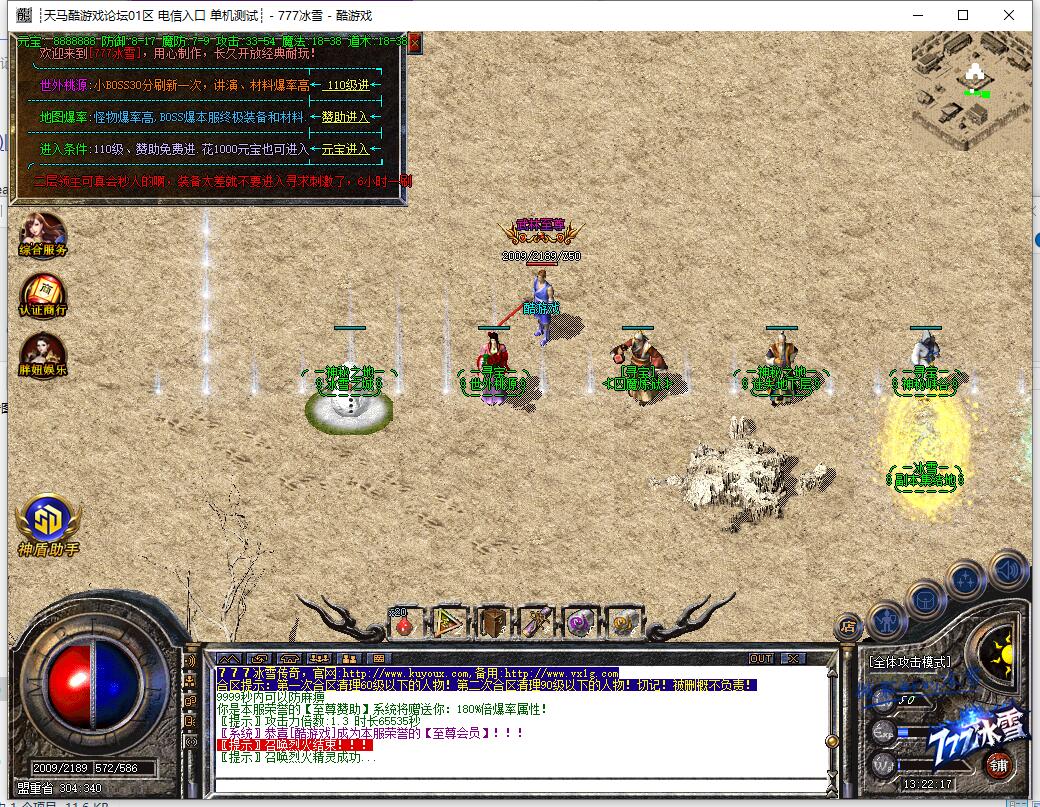Image resolution: width=1040 pixels, height=807 pixels.
Task: Use the red potion hotbar slot
Action: (405, 623)
